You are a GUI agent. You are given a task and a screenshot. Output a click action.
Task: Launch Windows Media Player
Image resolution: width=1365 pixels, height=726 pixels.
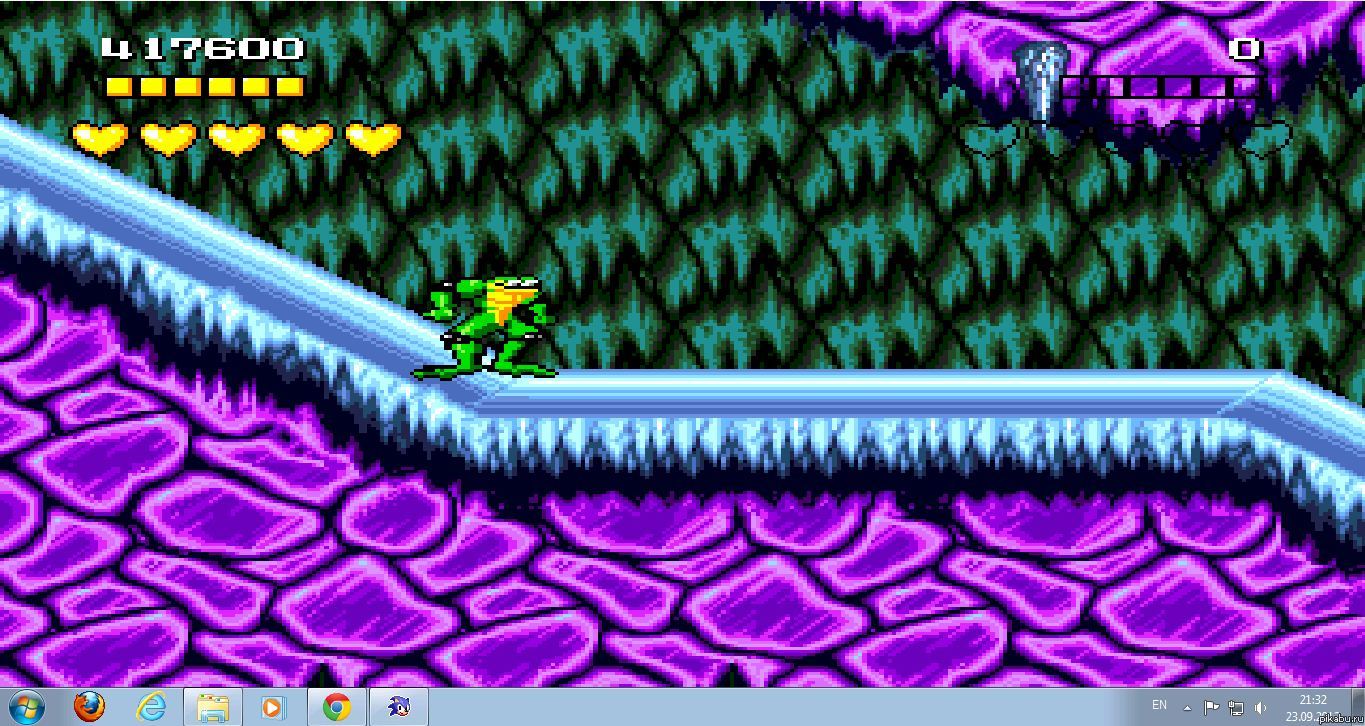point(273,707)
